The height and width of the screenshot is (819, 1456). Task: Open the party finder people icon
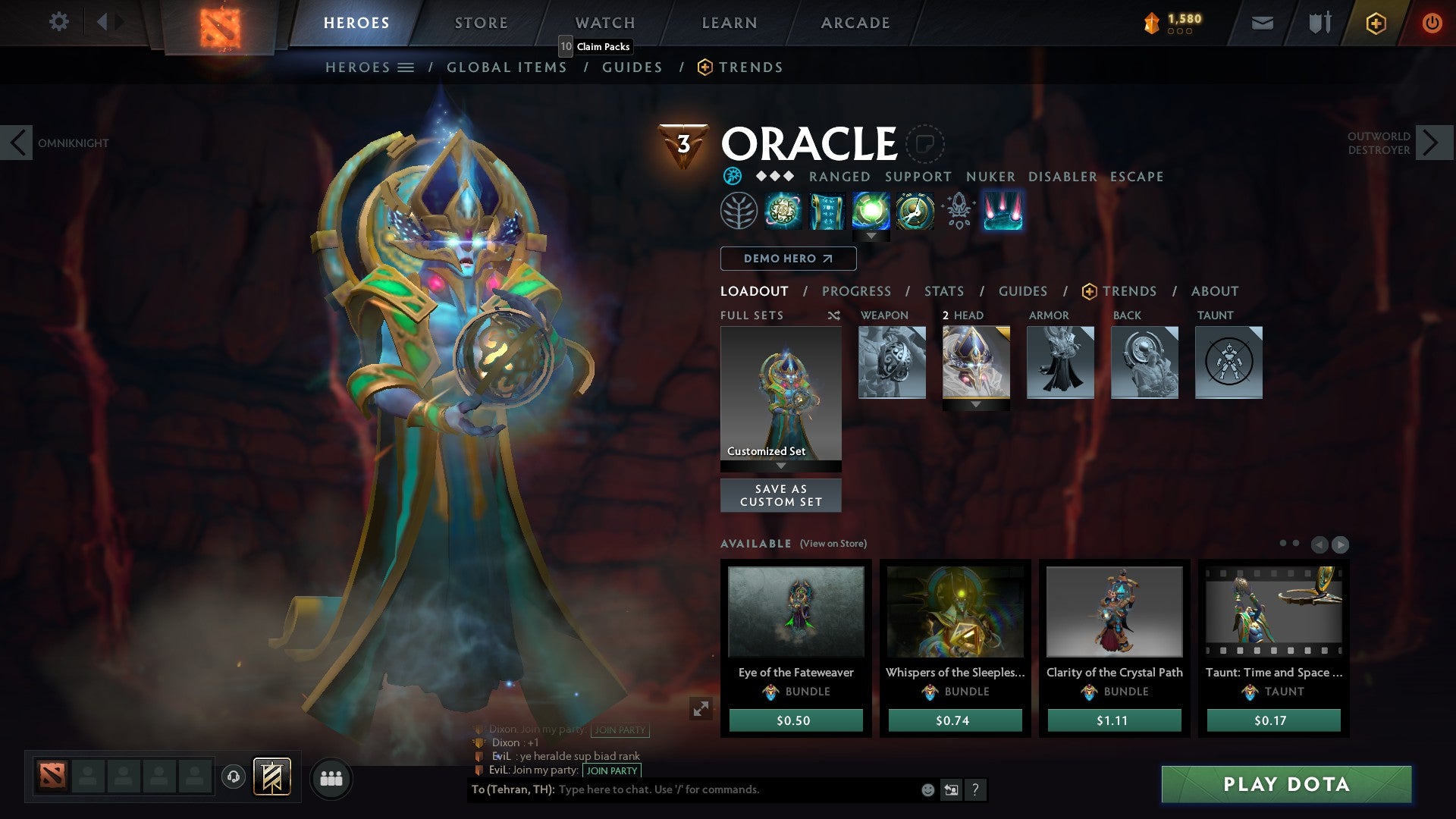[331, 777]
